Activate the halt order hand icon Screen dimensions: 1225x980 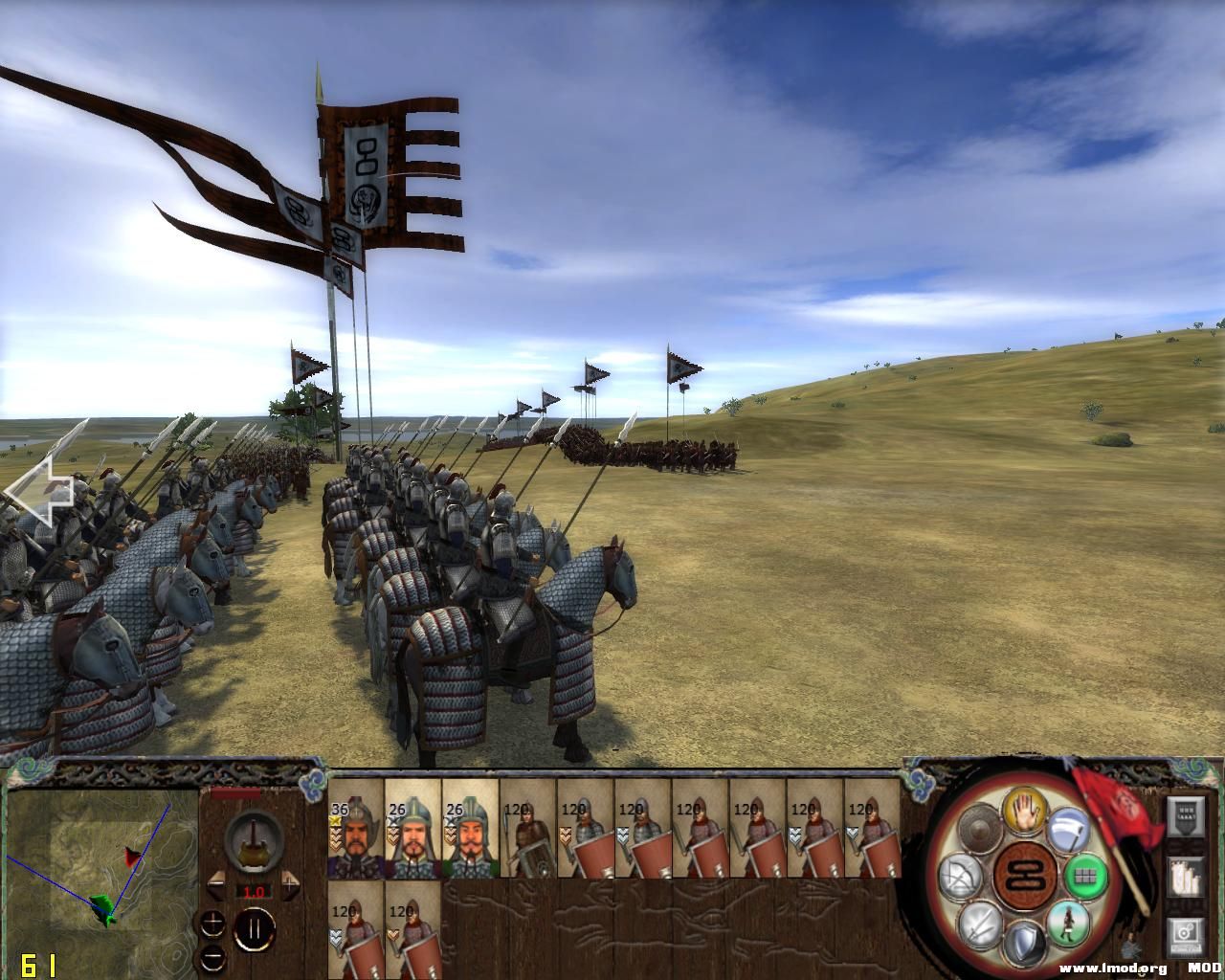(x=1025, y=811)
